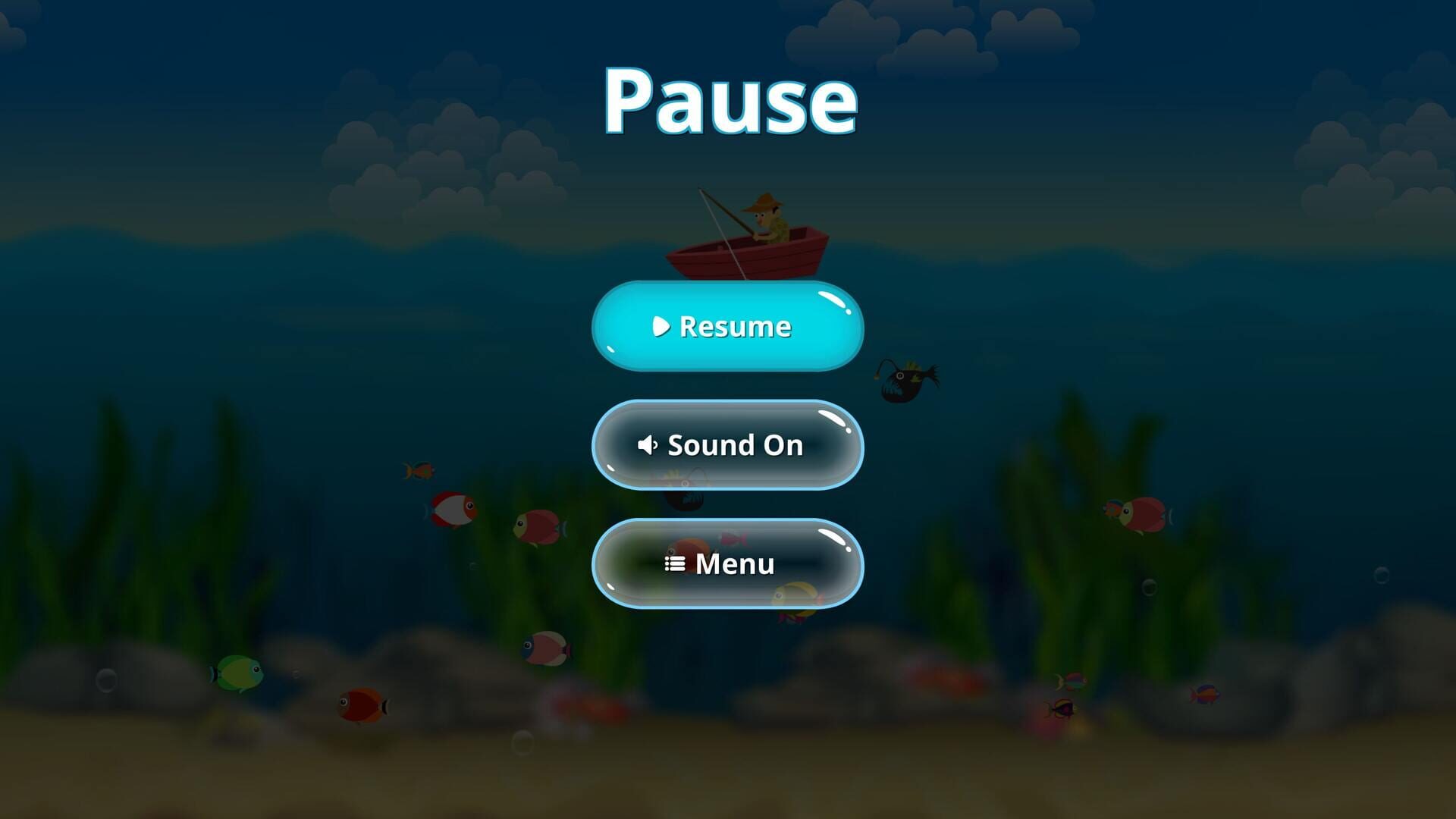Viewport: 1456px width, 819px height.
Task: Click the play icon on the Resume button
Action: pos(660,327)
